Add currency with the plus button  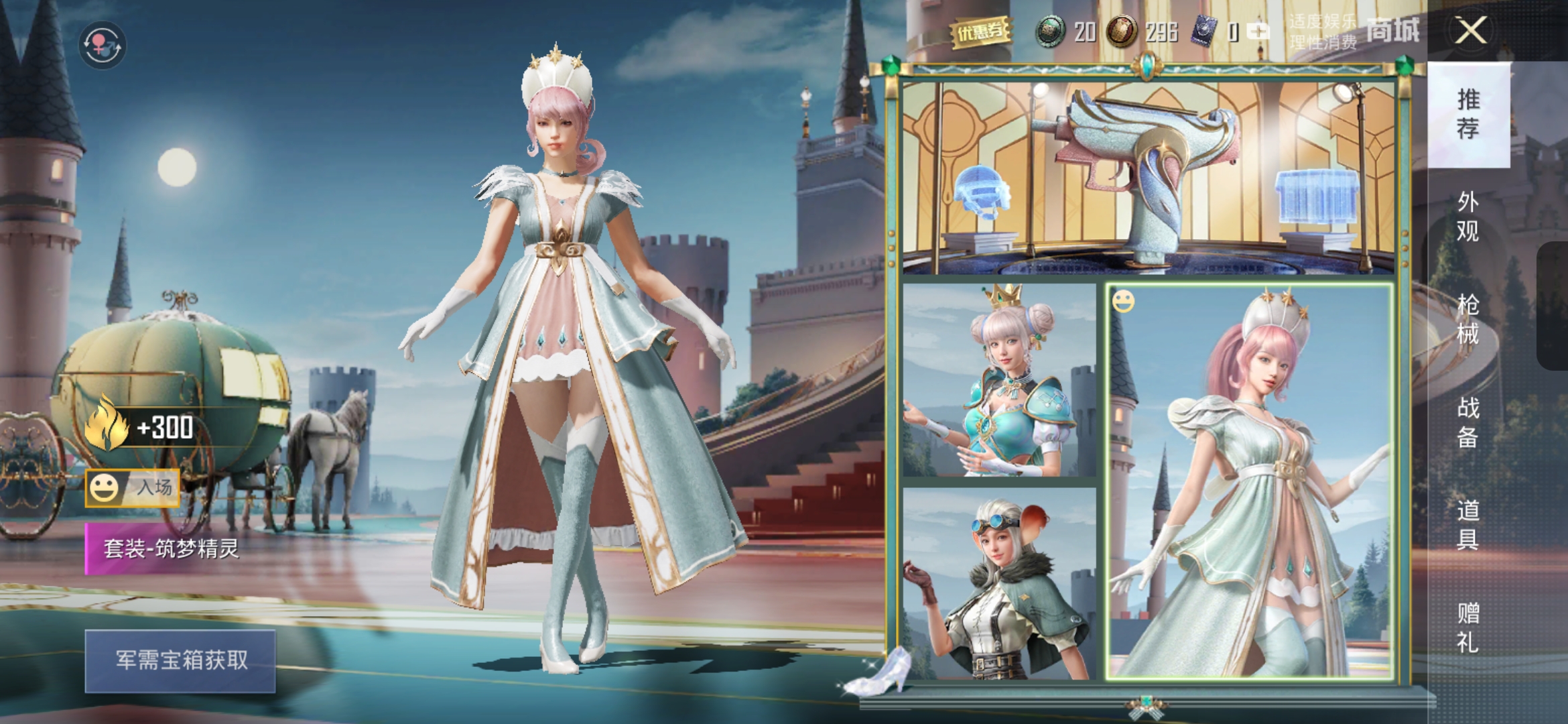click(1258, 32)
